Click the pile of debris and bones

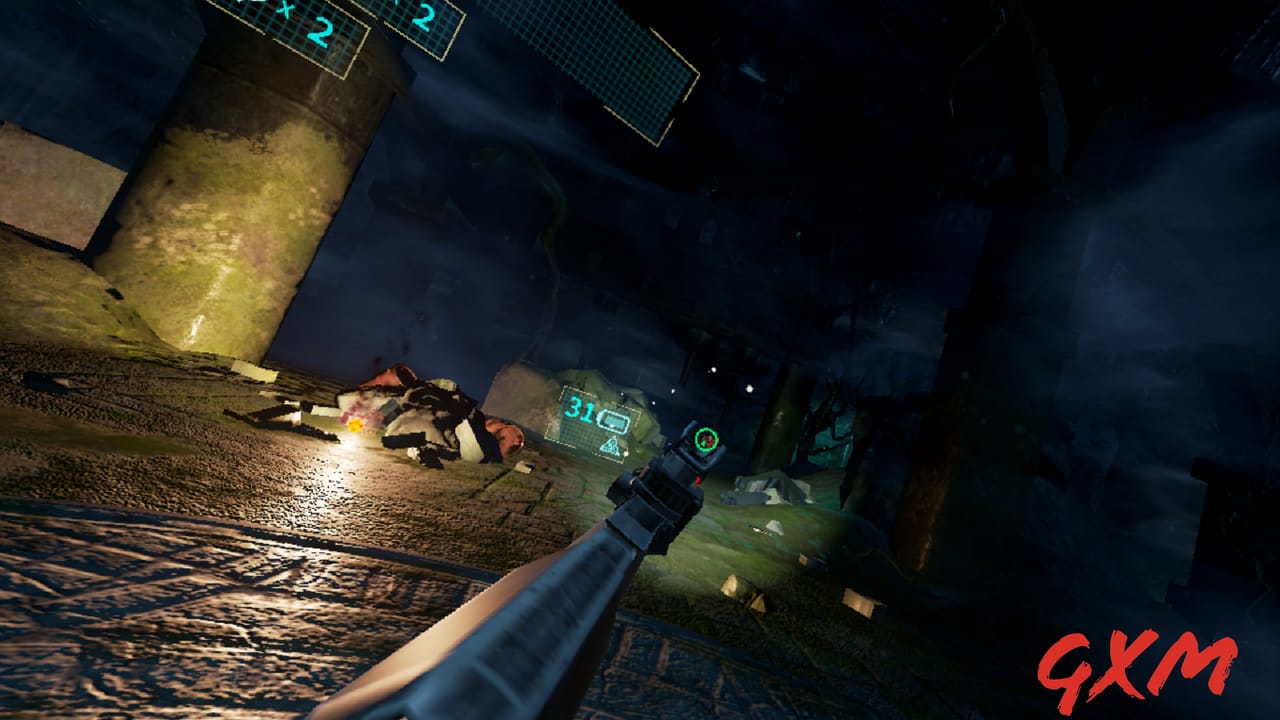pos(430,420)
